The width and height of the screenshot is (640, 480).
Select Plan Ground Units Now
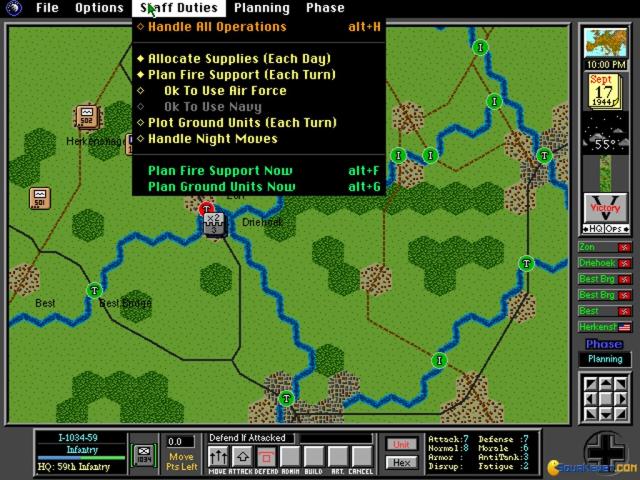click(x=221, y=187)
